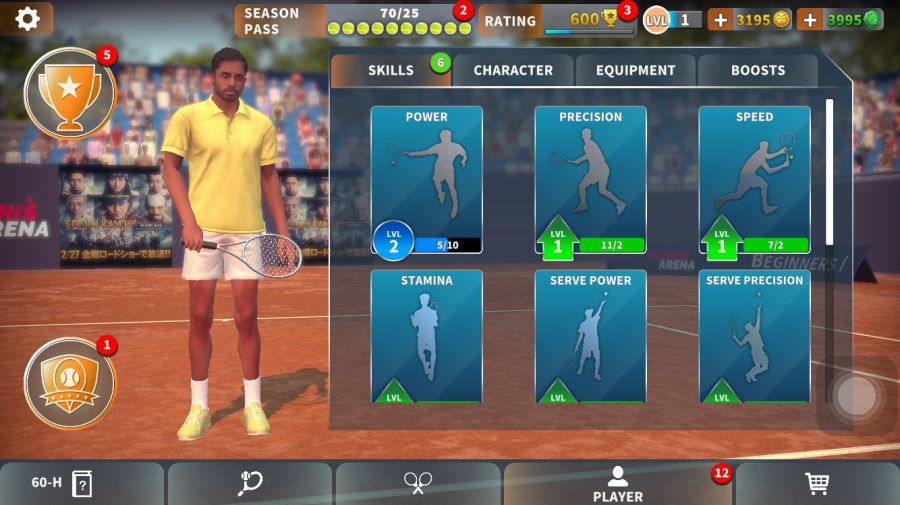Switch to the Equipment tab
The image size is (900, 505).
point(635,70)
